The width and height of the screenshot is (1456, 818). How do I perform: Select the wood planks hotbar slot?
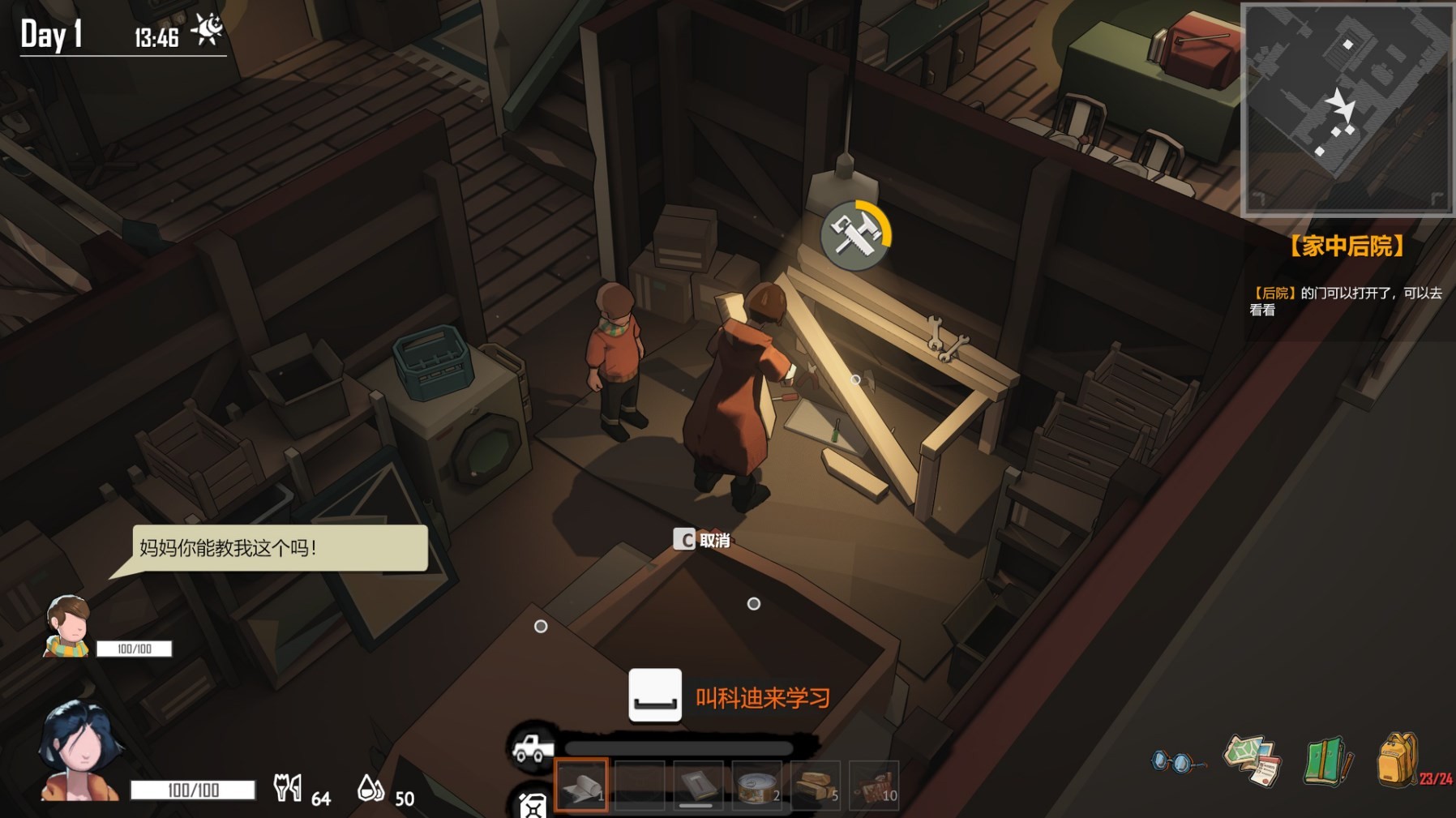click(x=815, y=785)
